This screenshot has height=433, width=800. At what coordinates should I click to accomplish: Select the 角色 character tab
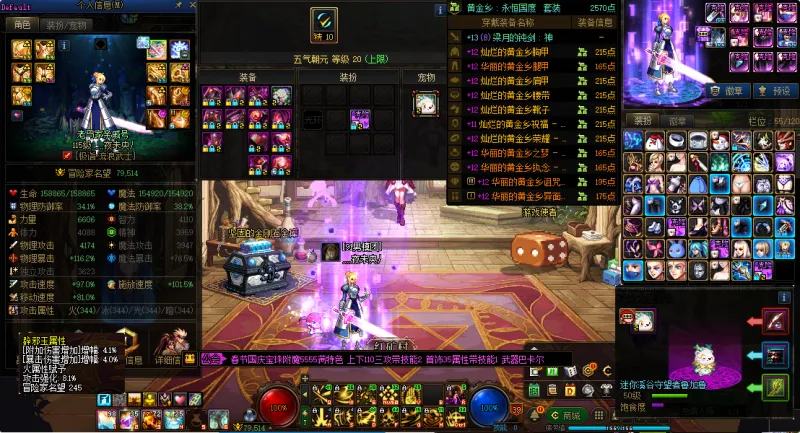[24, 24]
